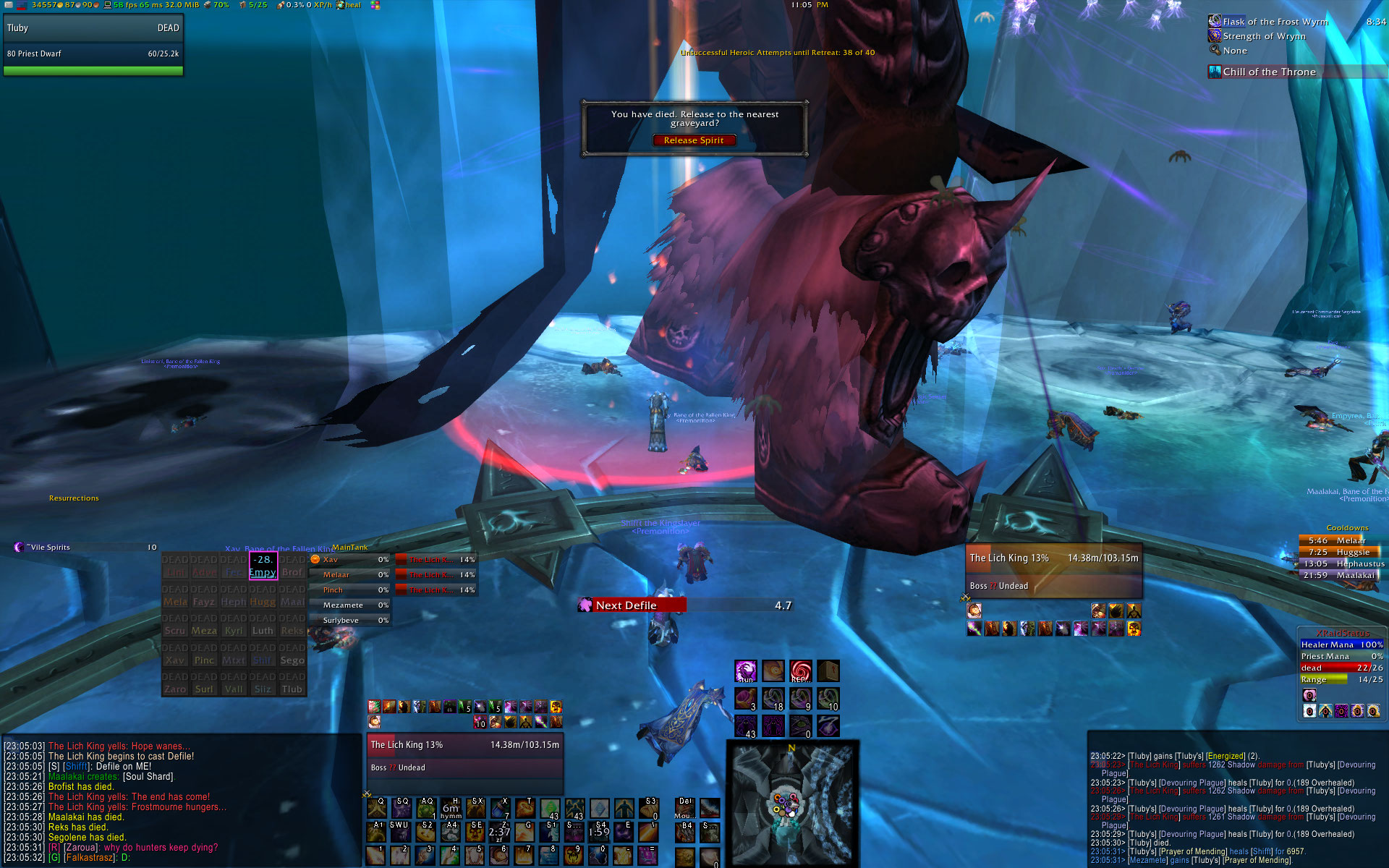Click the Next Defile timer bar
The width and height of the screenshot is (1389, 868).
pyautogui.click(x=686, y=605)
